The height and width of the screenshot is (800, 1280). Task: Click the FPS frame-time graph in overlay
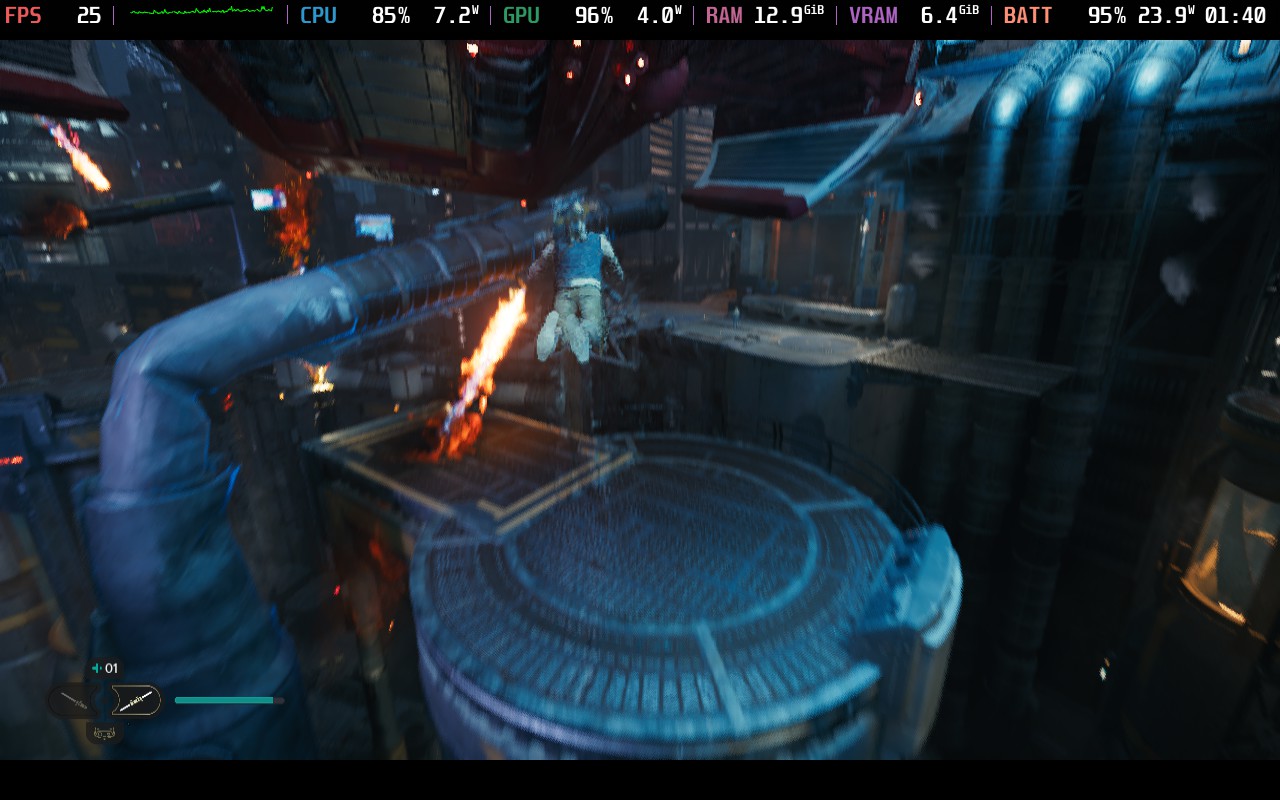[x=201, y=12]
